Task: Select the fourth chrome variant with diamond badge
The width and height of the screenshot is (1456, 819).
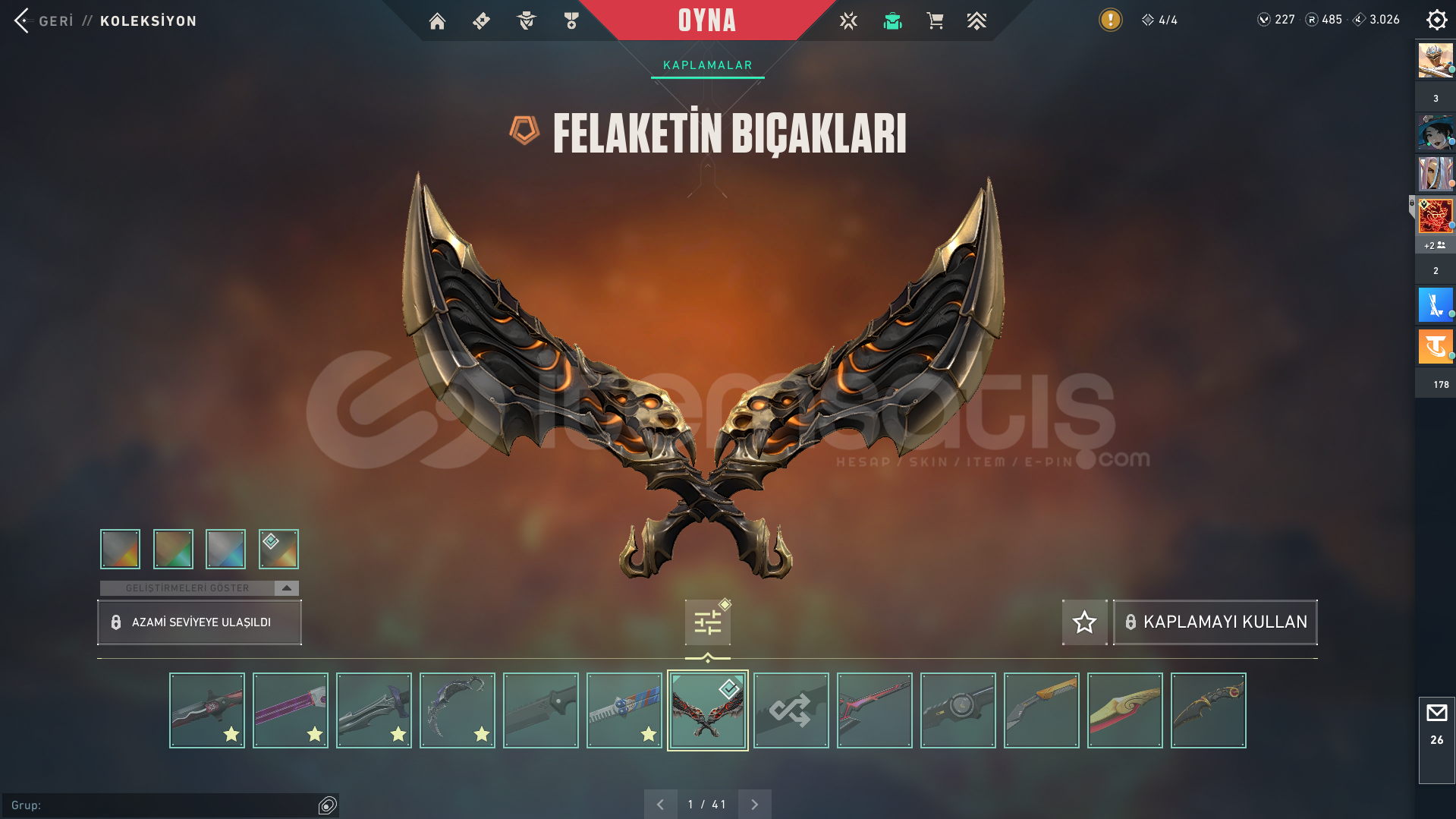Action: pos(278,549)
